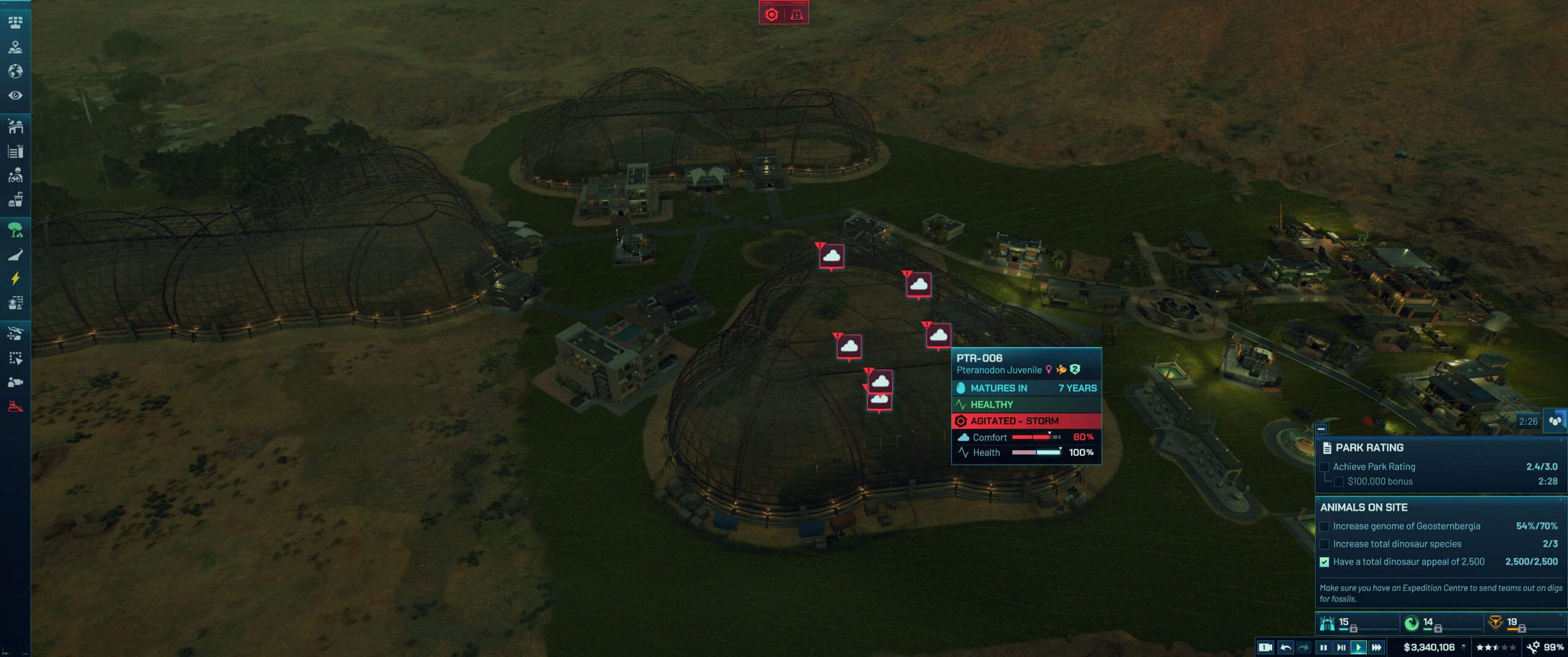Open the storm alert notification at top
Image resolution: width=1568 pixels, height=657 pixels.
click(x=772, y=14)
